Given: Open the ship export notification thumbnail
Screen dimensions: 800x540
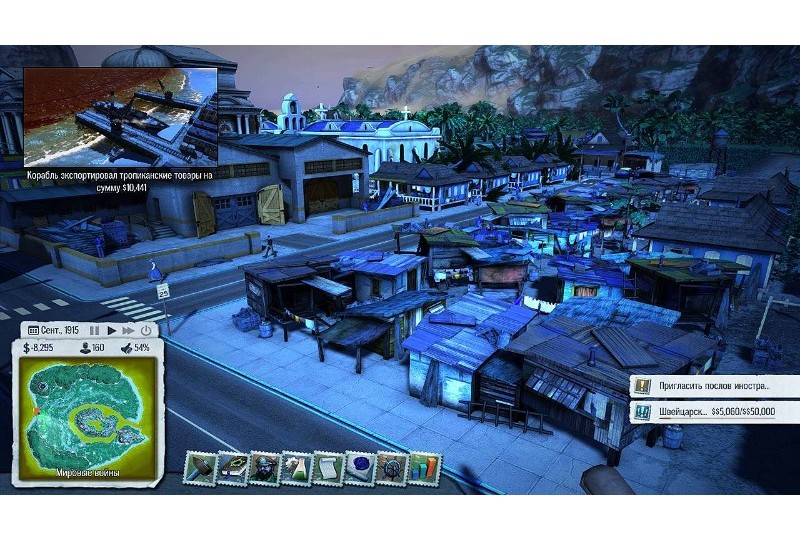Looking at the screenshot, I should coord(120,116).
